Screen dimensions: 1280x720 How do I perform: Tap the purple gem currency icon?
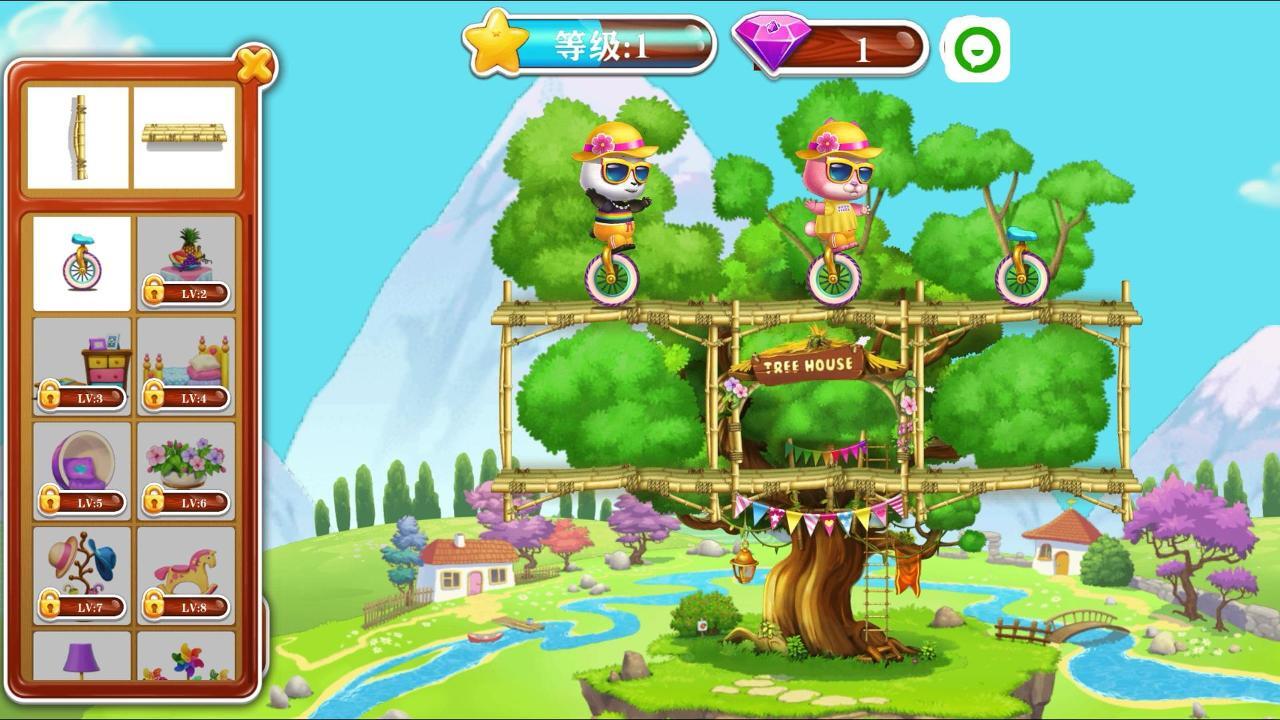[772, 42]
